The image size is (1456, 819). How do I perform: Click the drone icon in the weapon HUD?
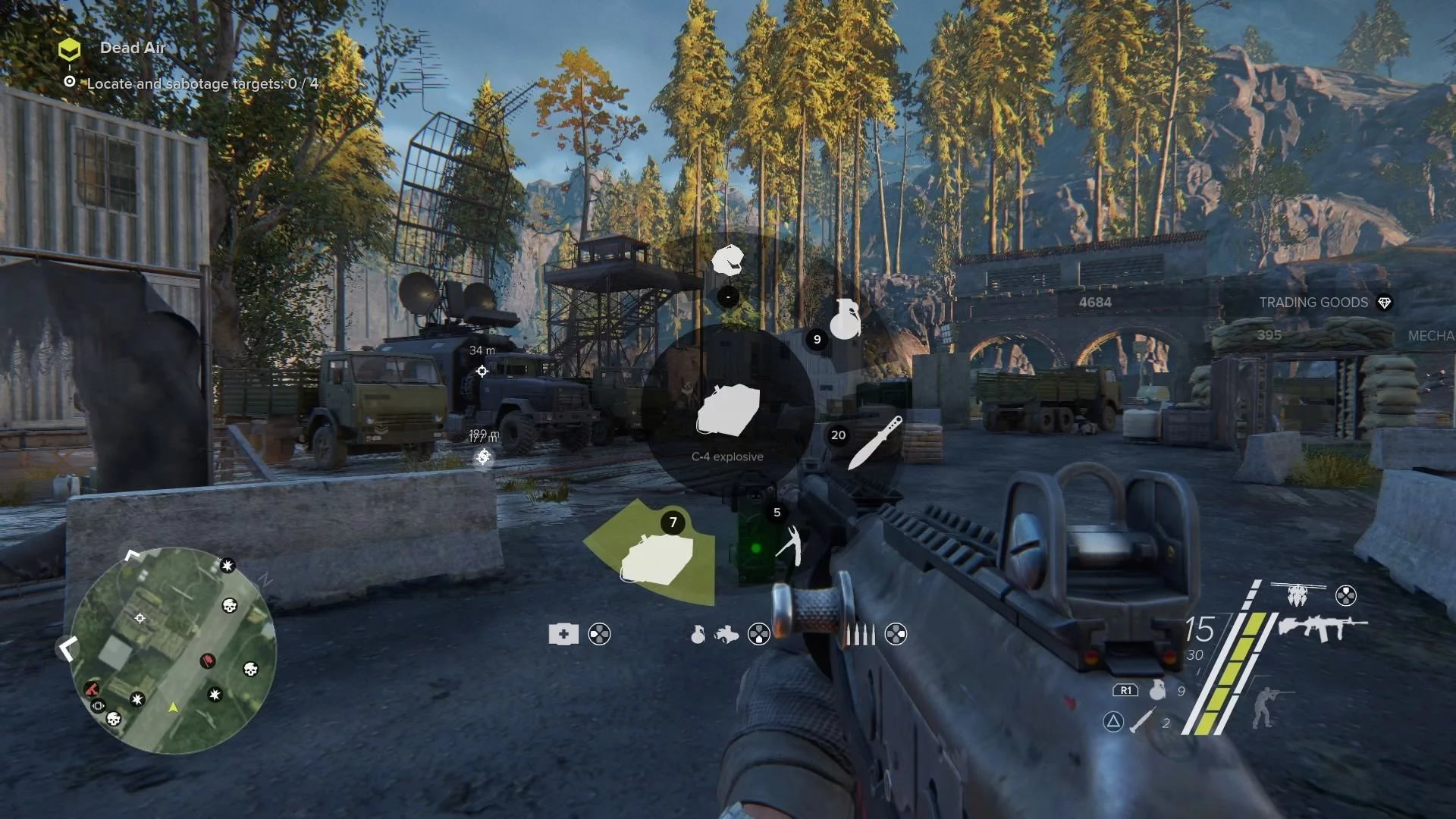pos(1297,595)
